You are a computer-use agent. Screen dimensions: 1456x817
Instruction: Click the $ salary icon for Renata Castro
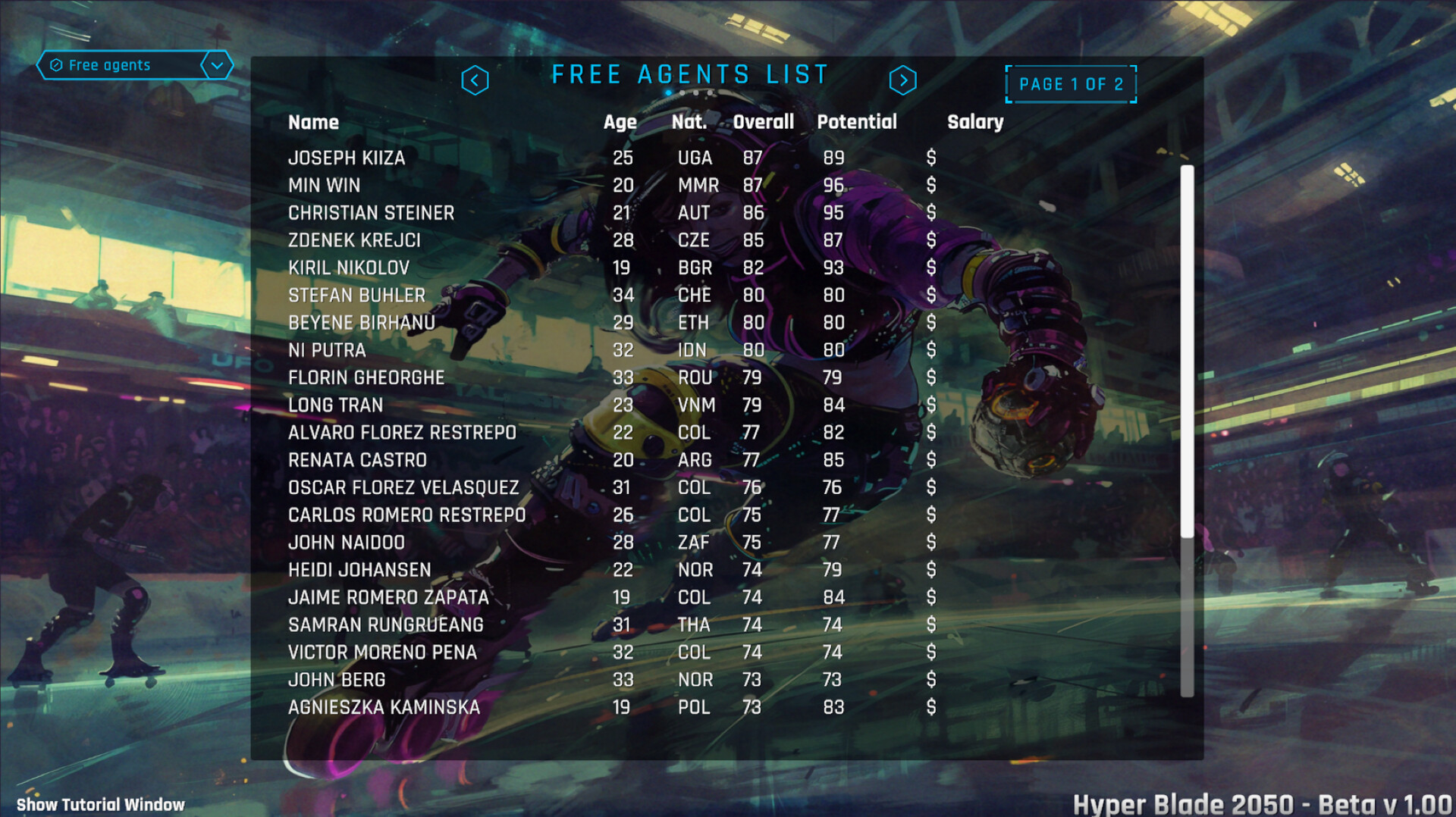pyautogui.click(x=931, y=460)
